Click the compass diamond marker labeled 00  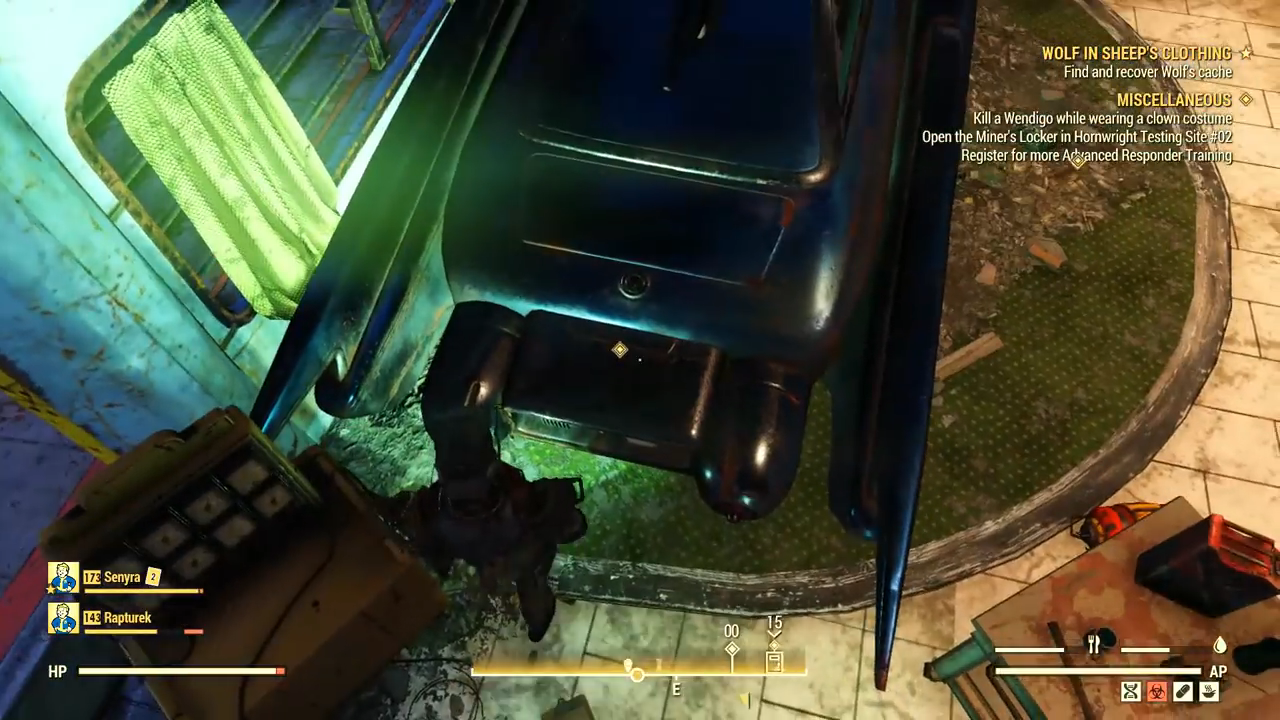(732, 650)
